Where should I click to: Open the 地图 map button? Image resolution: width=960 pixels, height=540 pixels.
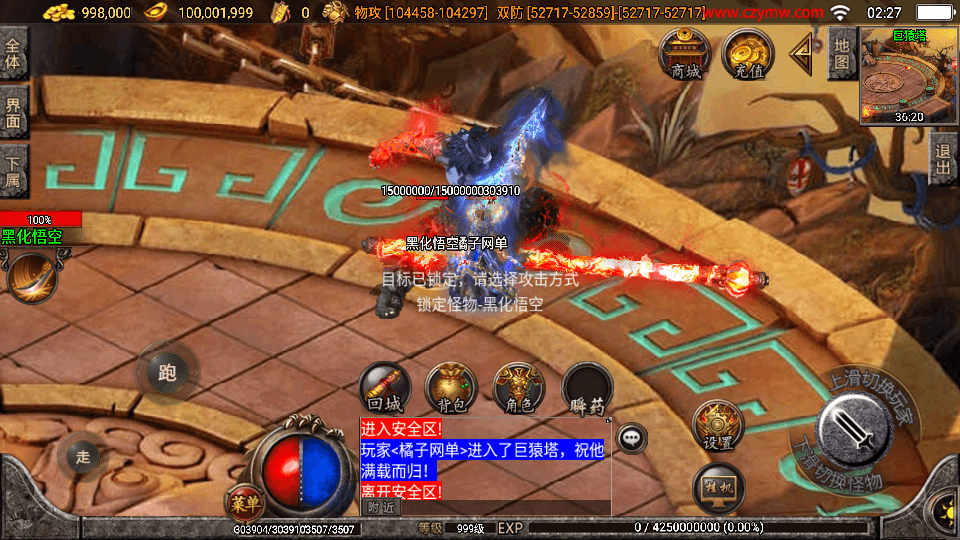tap(842, 53)
